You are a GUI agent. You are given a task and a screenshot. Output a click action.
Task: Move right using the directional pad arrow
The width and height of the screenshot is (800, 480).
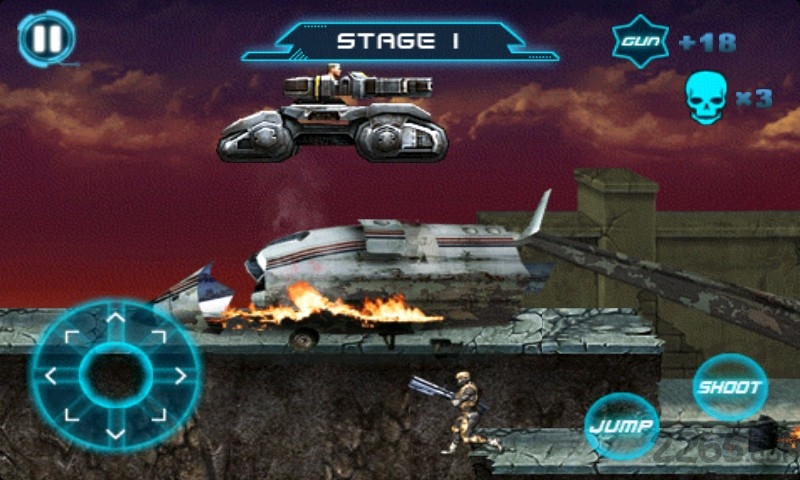[180, 376]
